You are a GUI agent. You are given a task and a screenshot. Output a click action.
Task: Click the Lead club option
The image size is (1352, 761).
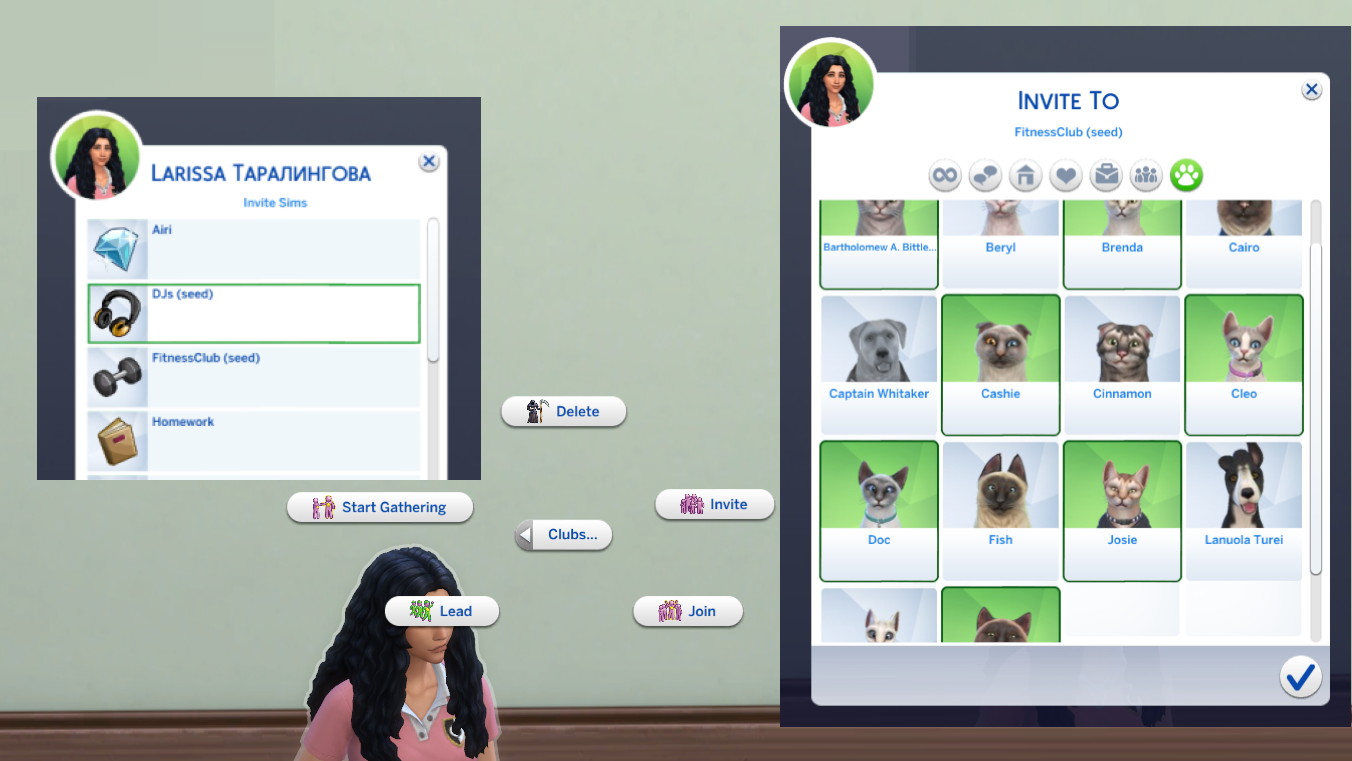tap(442, 611)
